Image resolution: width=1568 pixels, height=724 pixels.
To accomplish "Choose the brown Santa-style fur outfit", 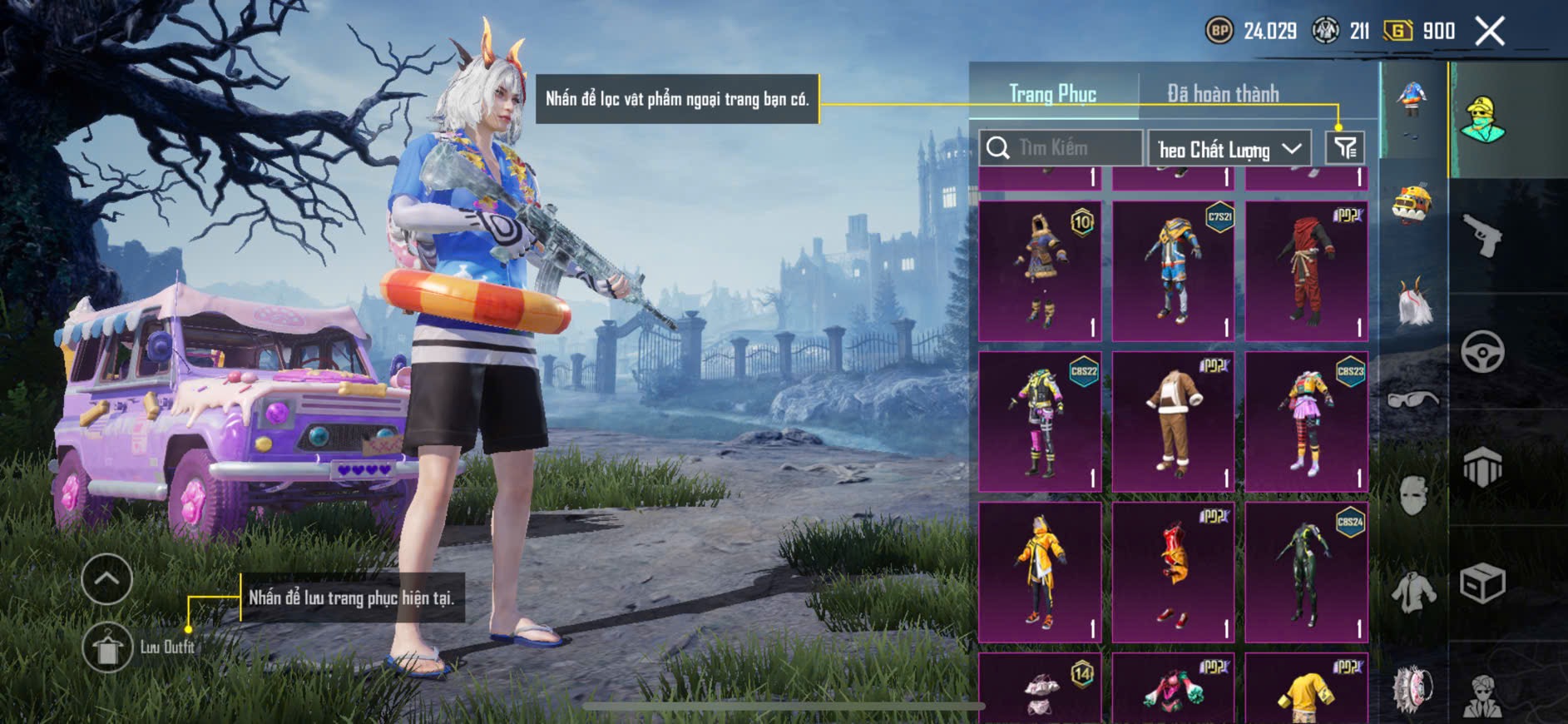I will 1173,421.
